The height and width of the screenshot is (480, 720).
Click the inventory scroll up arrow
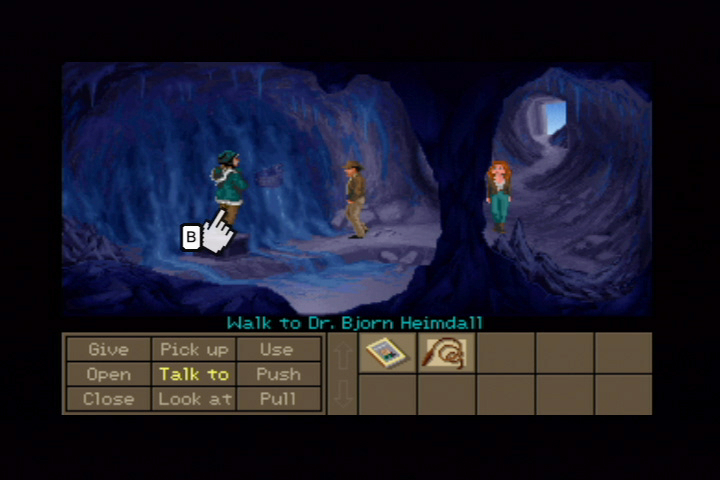tap(342, 355)
